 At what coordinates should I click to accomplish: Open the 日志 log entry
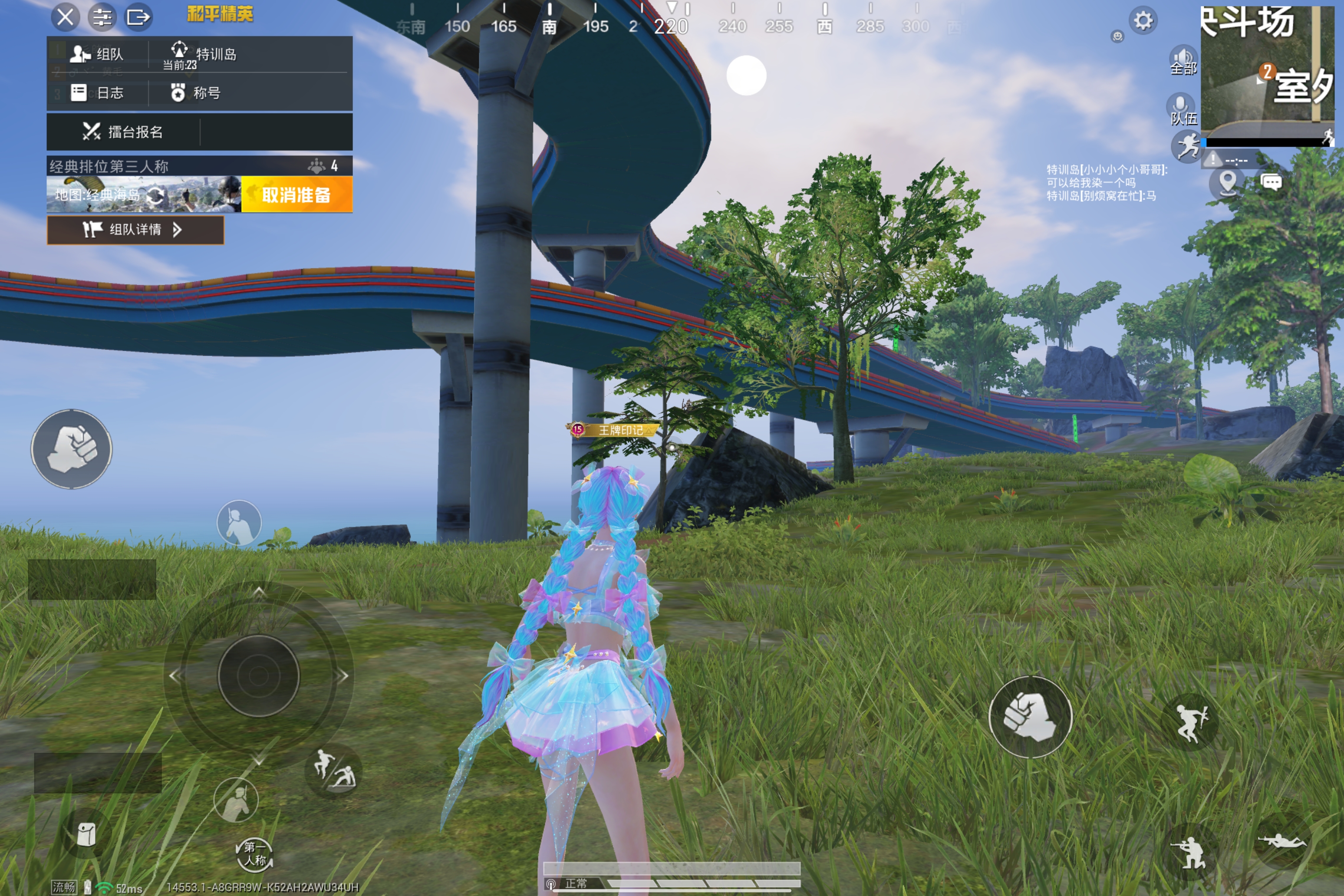pyautogui.click(x=98, y=92)
